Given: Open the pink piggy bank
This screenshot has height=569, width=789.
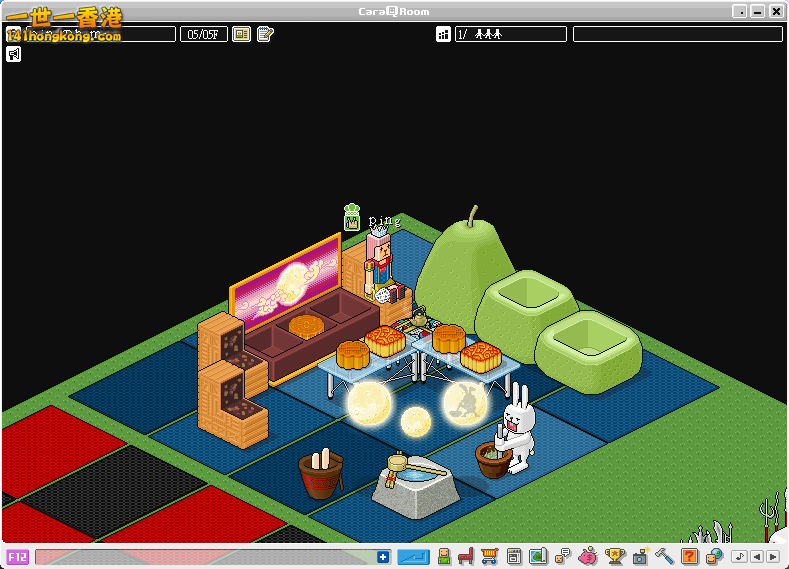Looking at the screenshot, I should pos(588,556).
